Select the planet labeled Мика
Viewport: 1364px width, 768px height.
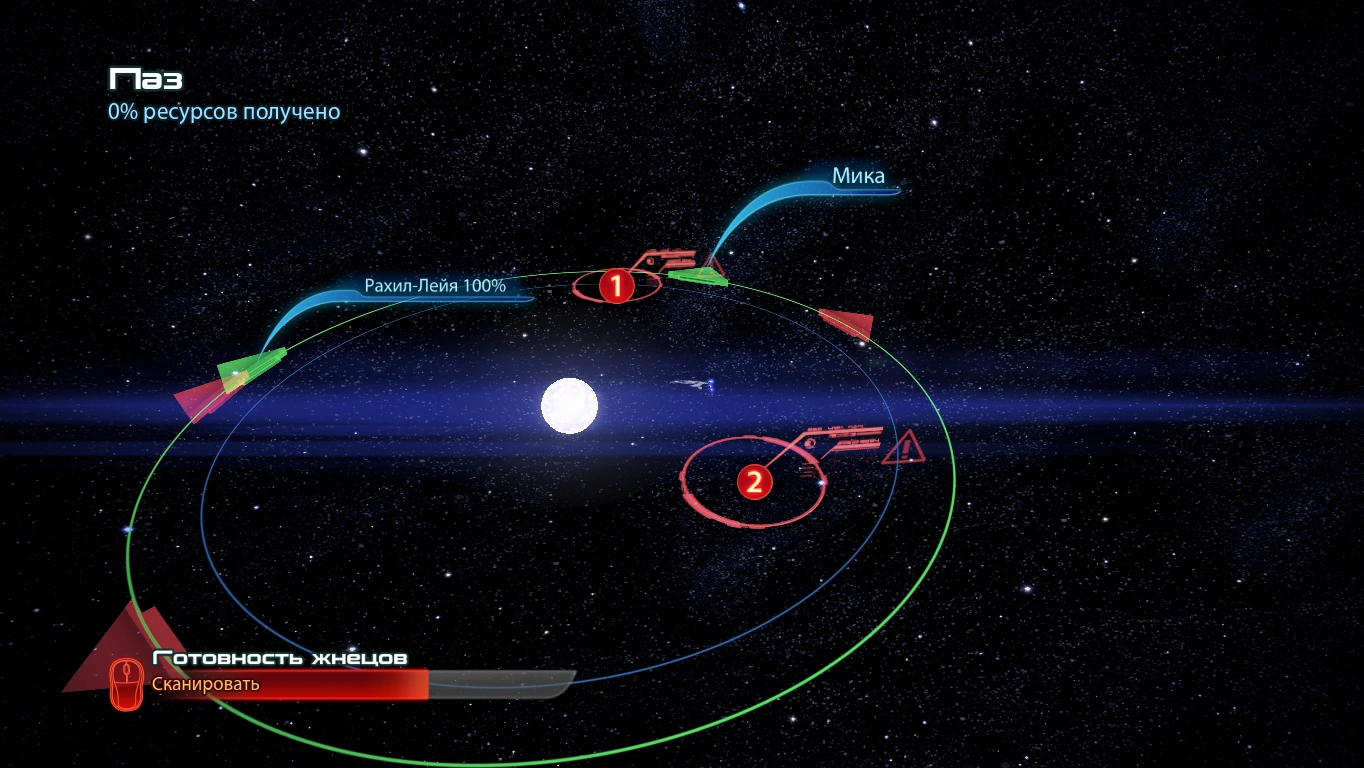tap(858, 177)
